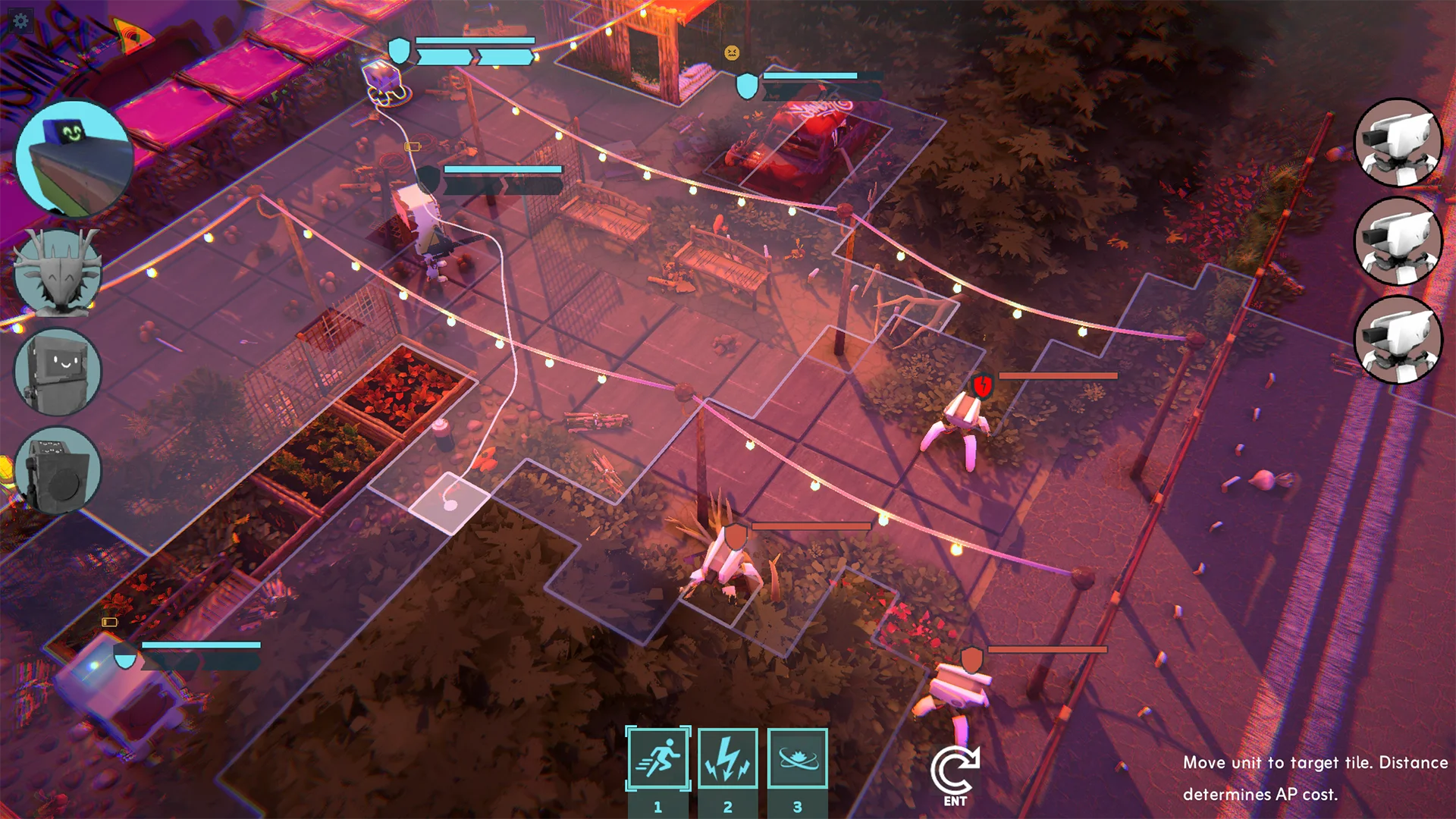Pick the speaker robot portrait
The width and height of the screenshot is (1456, 819).
[x=58, y=470]
